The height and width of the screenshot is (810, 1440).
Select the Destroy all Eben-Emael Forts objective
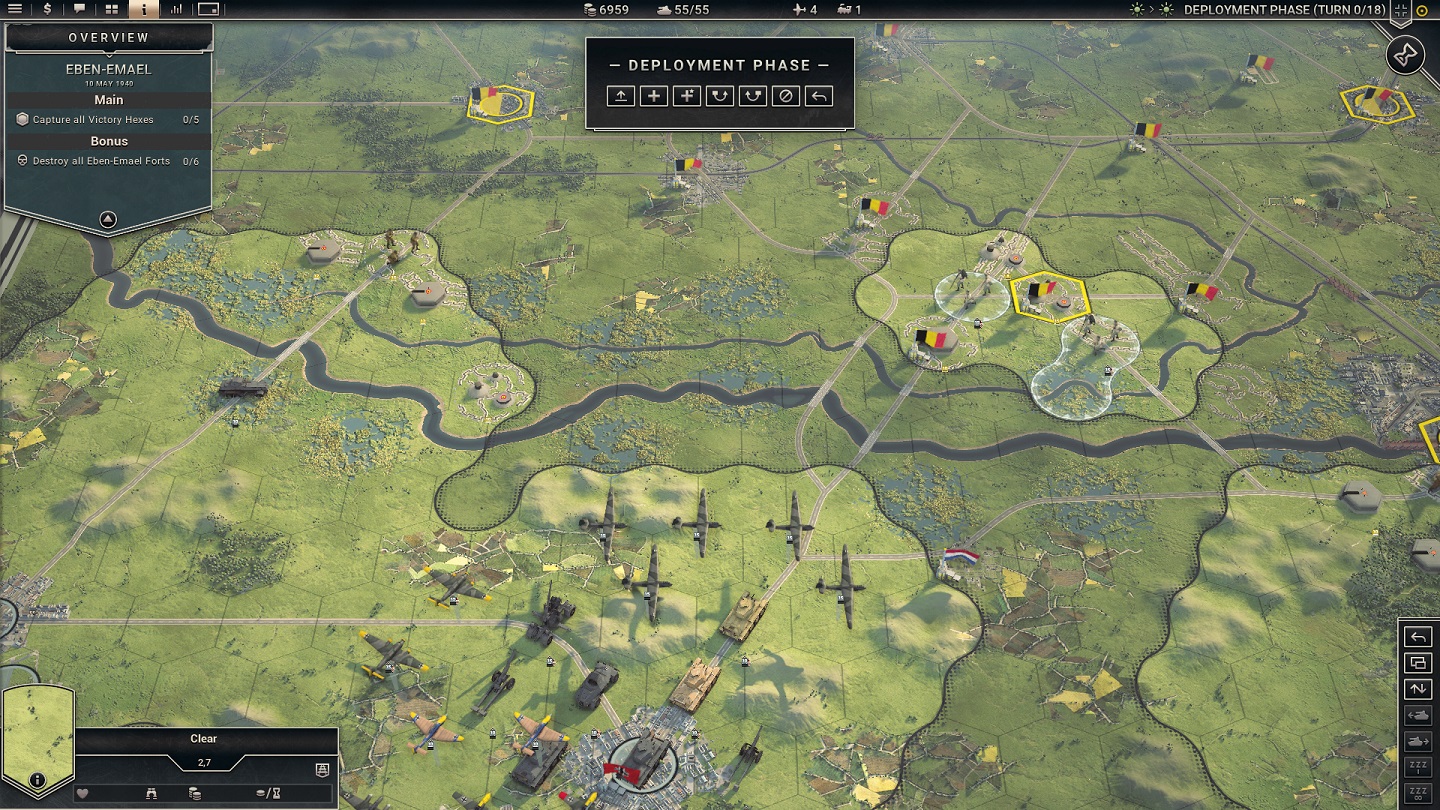tap(101, 161)
